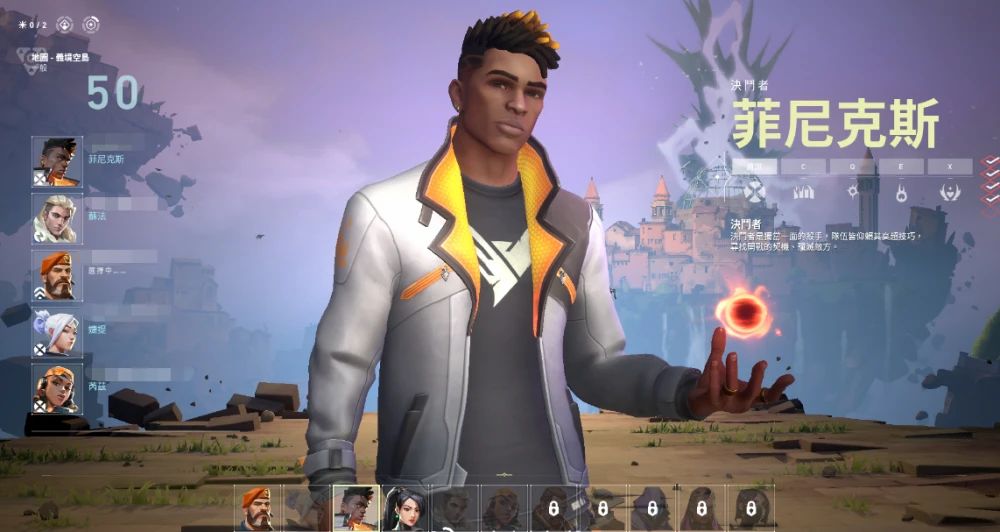Pick Sage from the agent bar
This screenshot has height=532, width=1000.
click(405, 507)
